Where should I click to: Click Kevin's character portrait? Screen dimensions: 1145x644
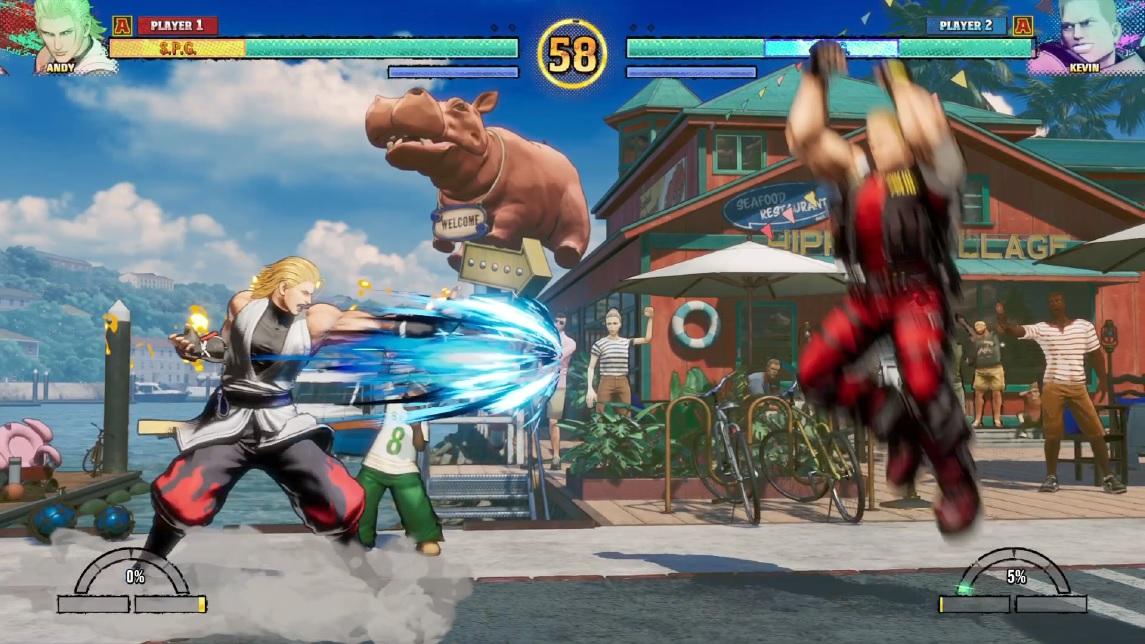click(x=1087, y=34)
